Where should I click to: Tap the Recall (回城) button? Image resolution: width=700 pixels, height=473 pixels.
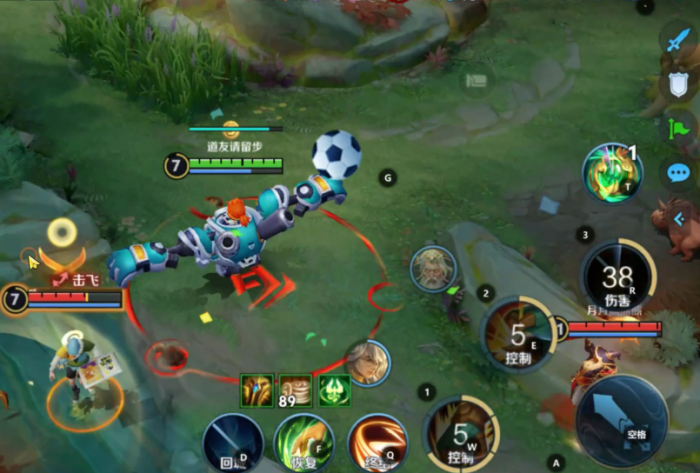tap(233, 443)
